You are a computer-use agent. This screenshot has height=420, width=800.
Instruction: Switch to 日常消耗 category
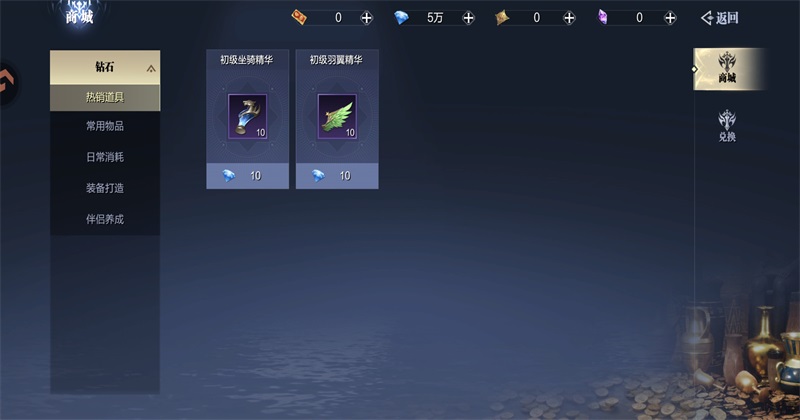[105, 157]
